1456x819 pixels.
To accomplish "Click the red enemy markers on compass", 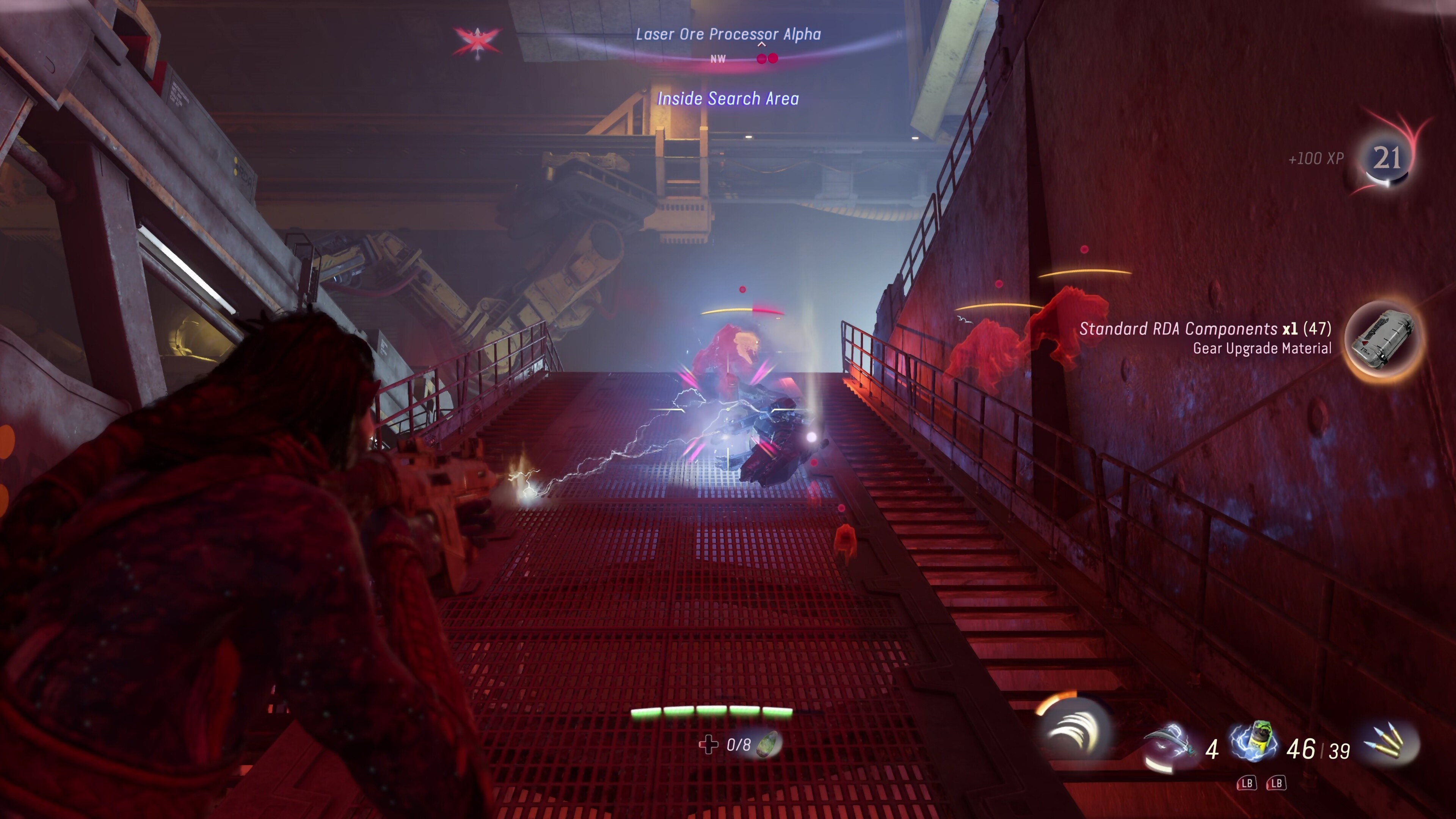I will coord(767,59).
